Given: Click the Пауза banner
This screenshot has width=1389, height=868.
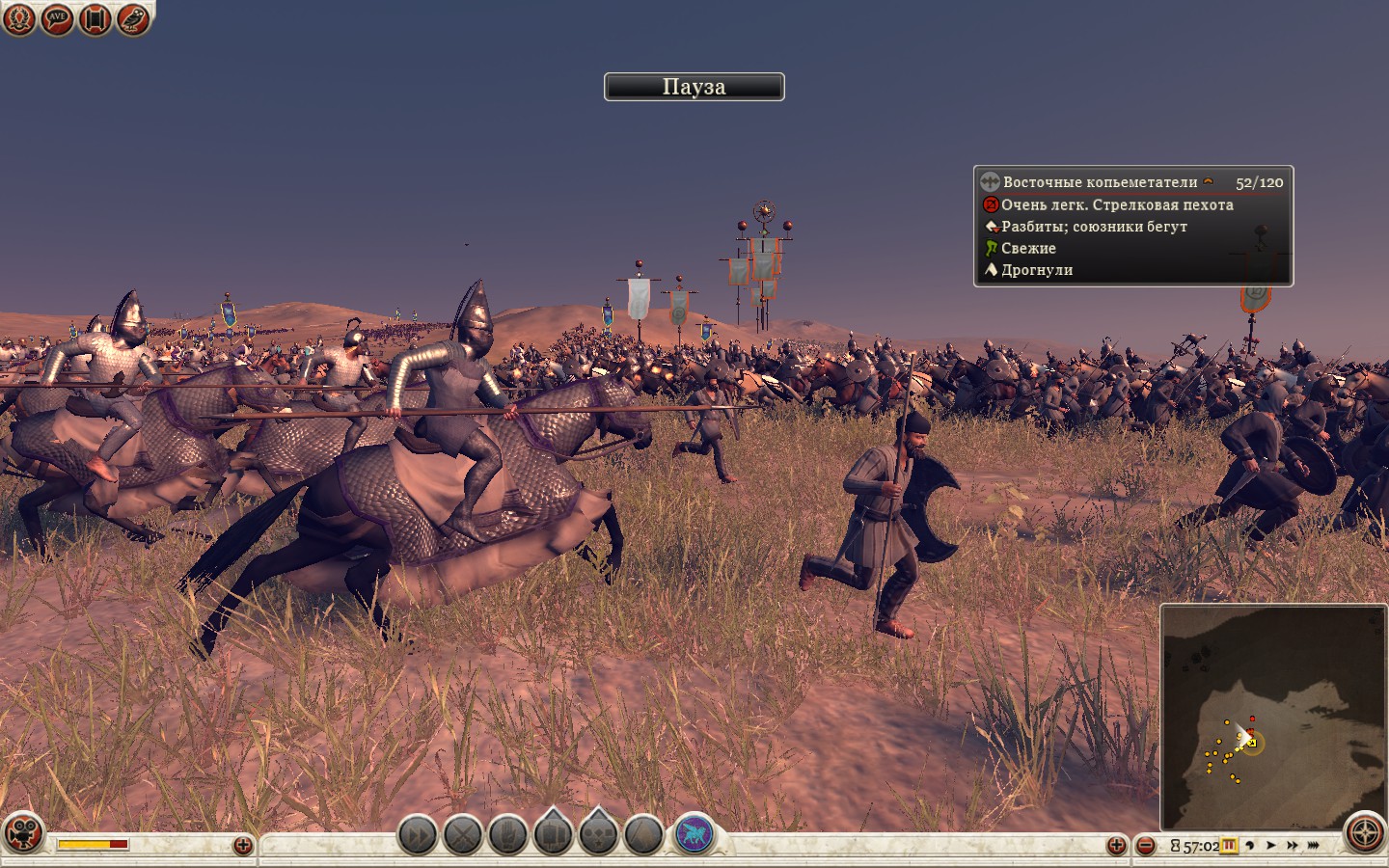Looking at the screenshot, I should click(x=694, y=87).
